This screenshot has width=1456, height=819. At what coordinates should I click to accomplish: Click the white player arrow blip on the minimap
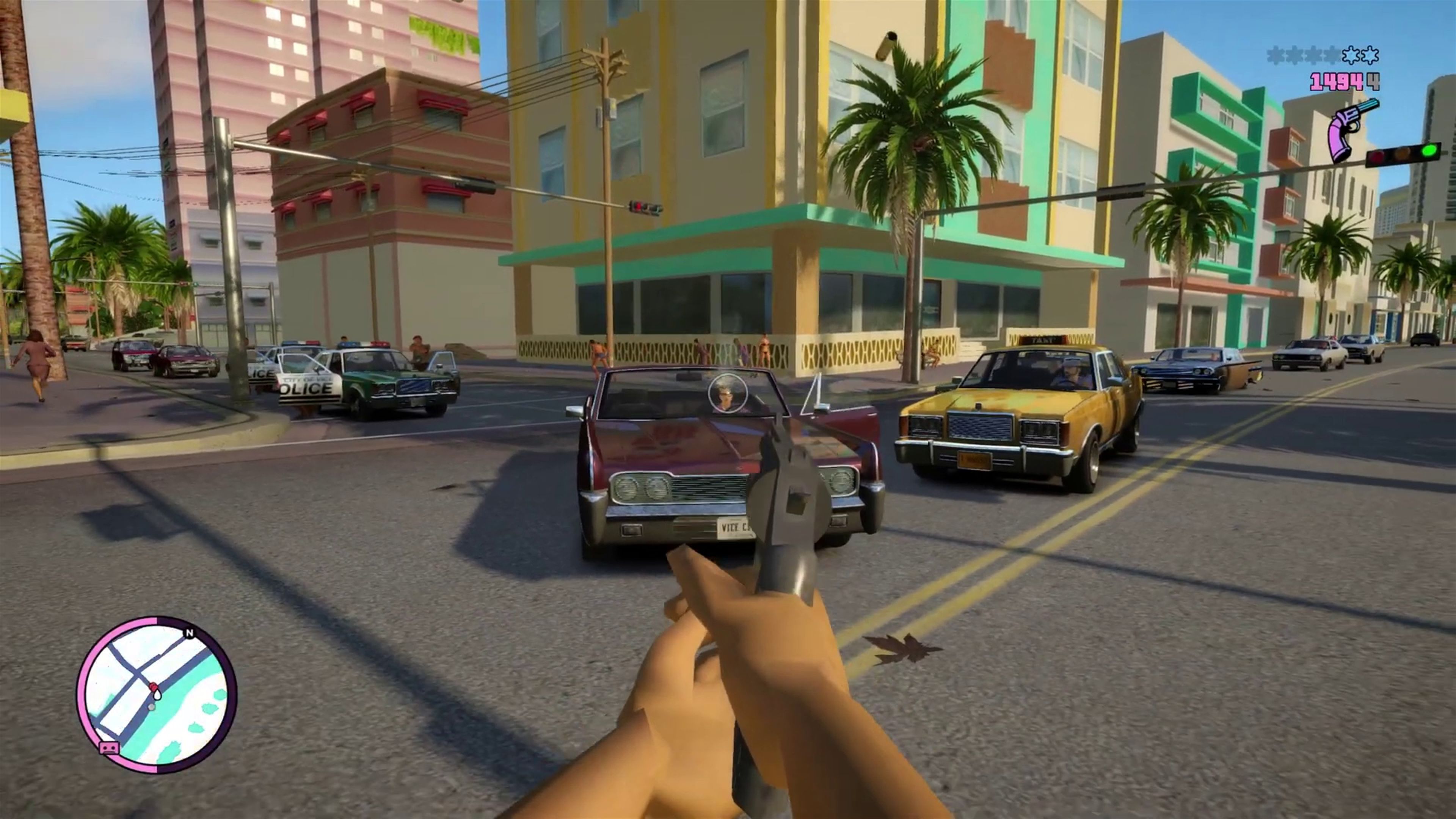(x=152, y=708)
